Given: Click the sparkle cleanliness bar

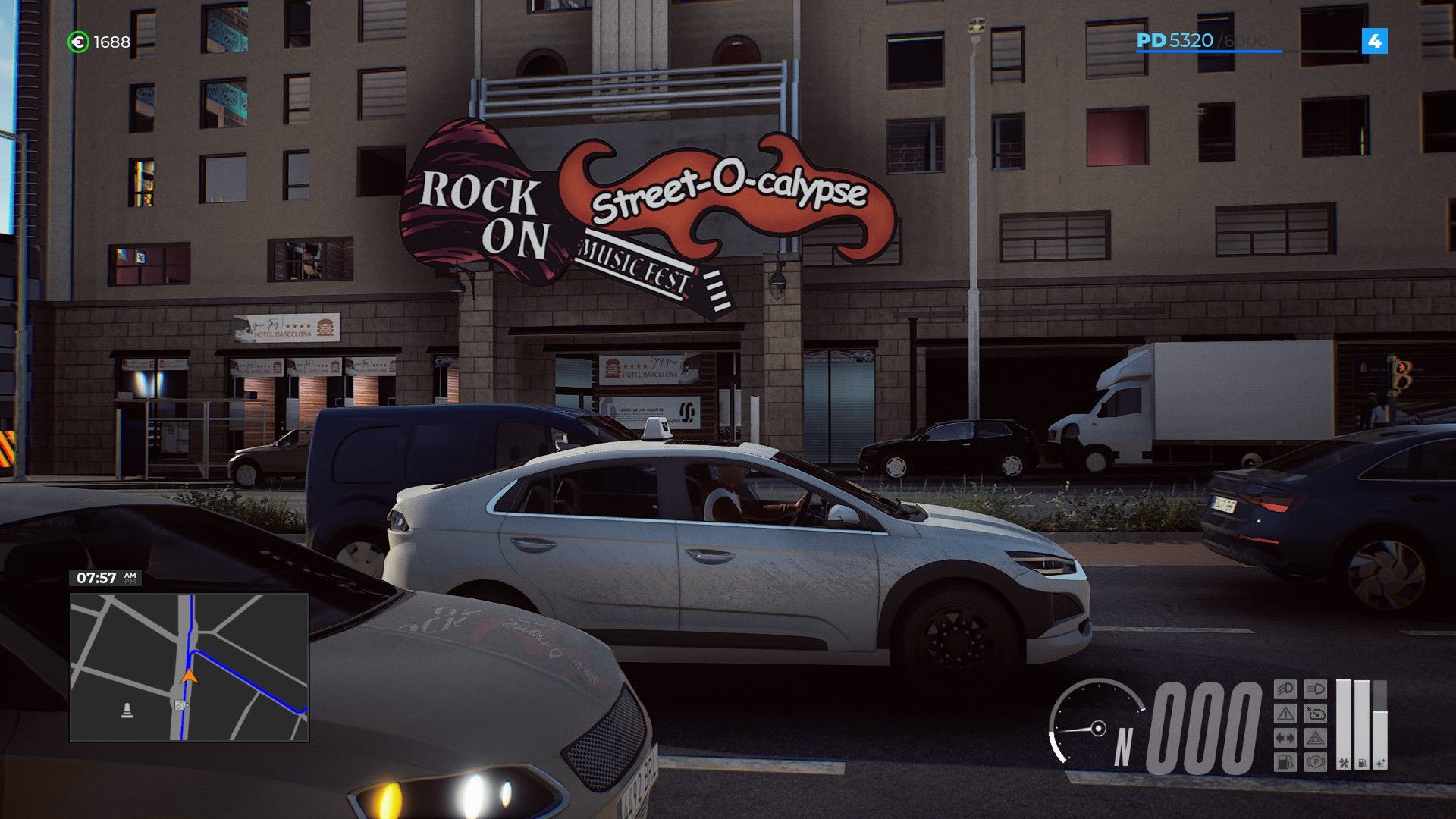Looking at the screenshot, I should click(x=1380, y=739).
